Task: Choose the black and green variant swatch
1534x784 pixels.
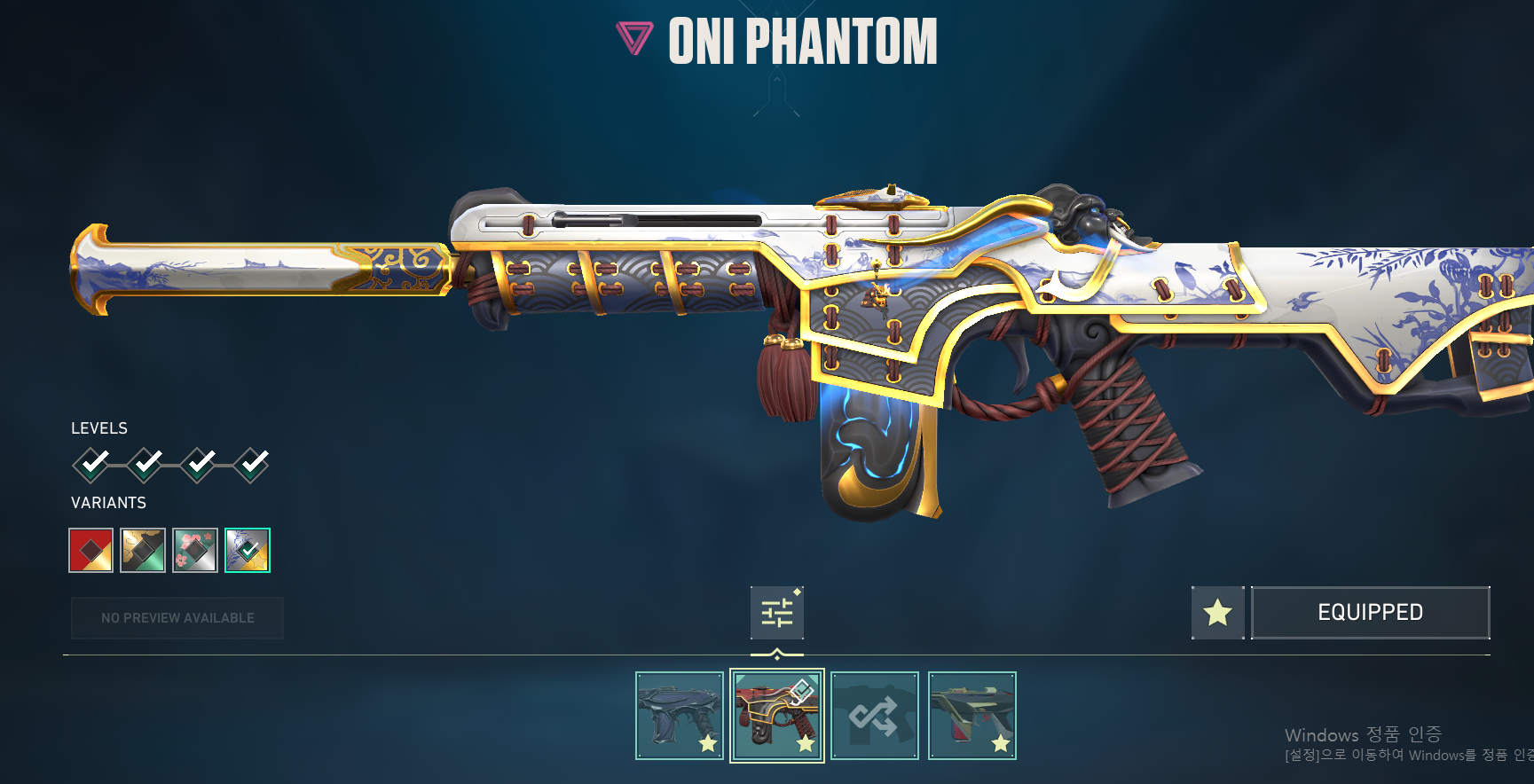Action: click(x=143, y=551)
